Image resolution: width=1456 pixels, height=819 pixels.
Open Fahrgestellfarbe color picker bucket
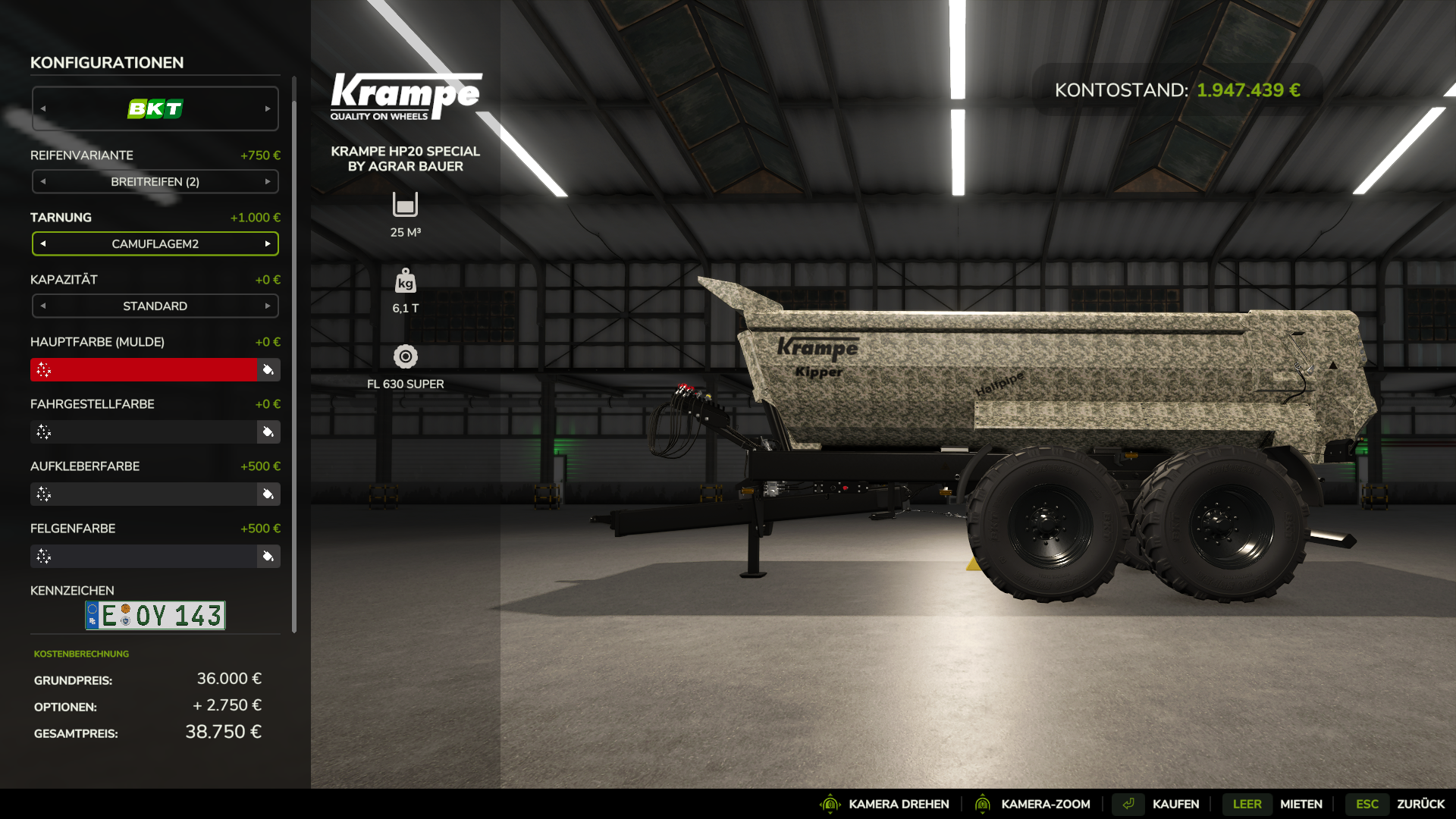pos(268,432)
